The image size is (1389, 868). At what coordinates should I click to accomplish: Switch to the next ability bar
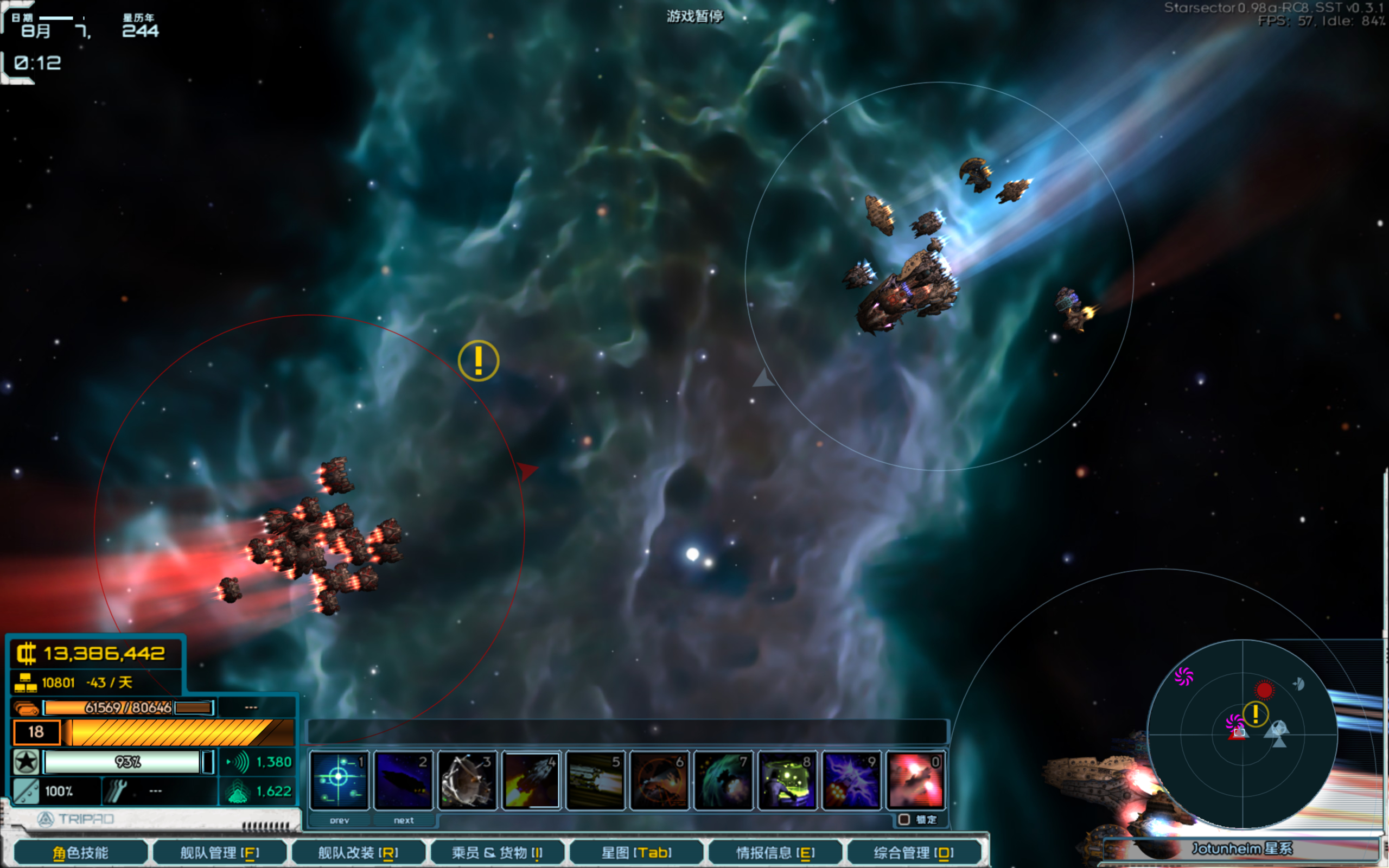point(404,820)
